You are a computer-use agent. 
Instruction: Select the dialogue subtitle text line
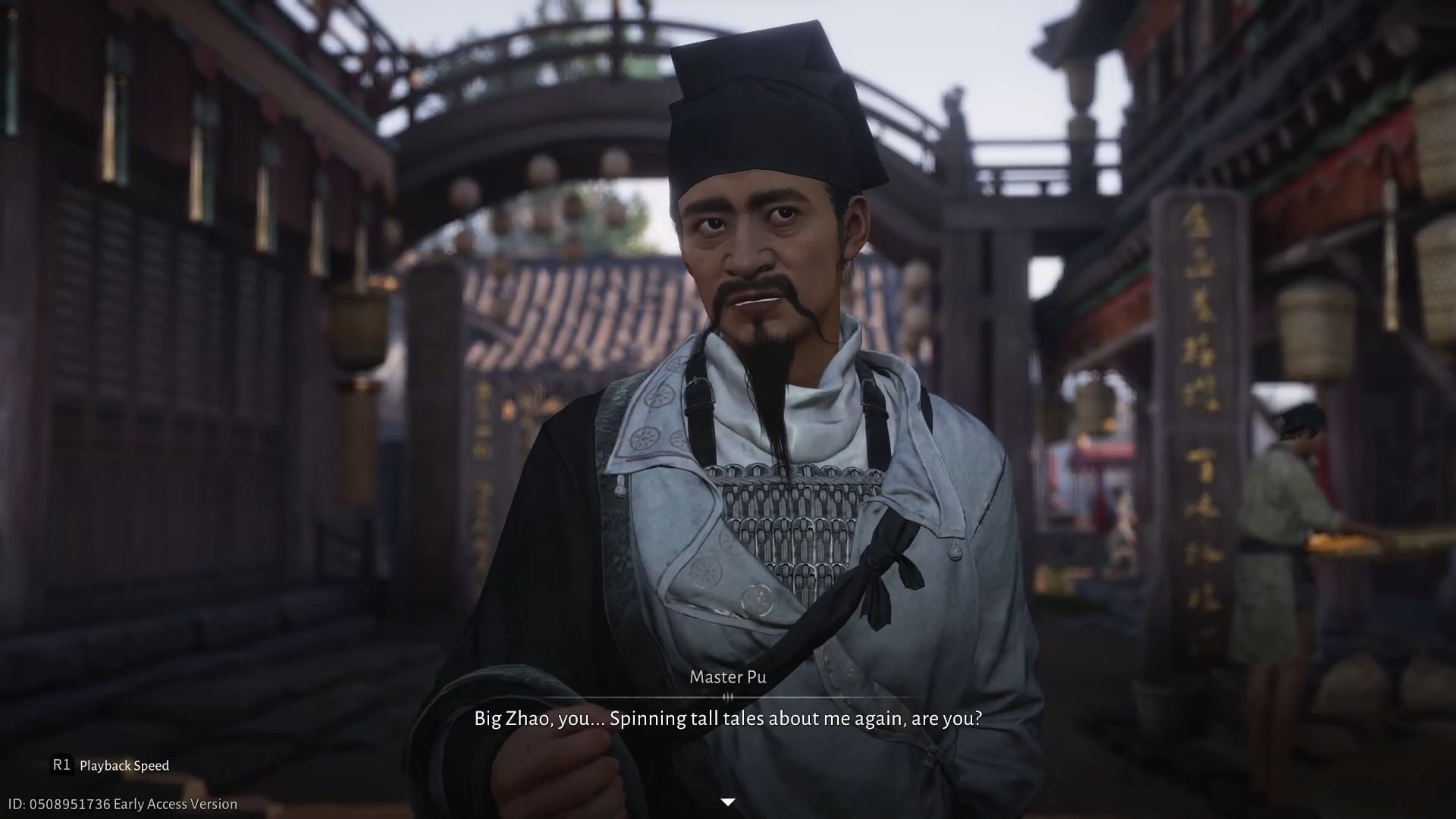728,718
